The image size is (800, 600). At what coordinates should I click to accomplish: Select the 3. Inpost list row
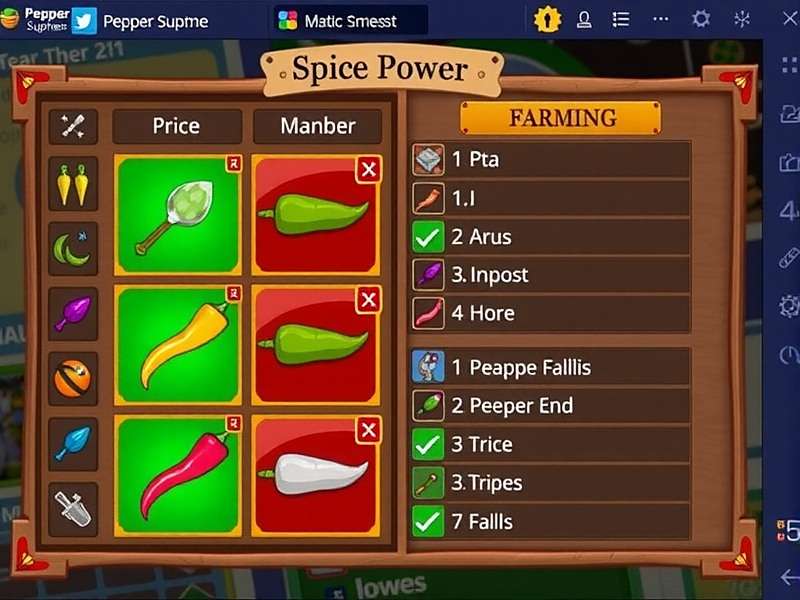point(550,275)
